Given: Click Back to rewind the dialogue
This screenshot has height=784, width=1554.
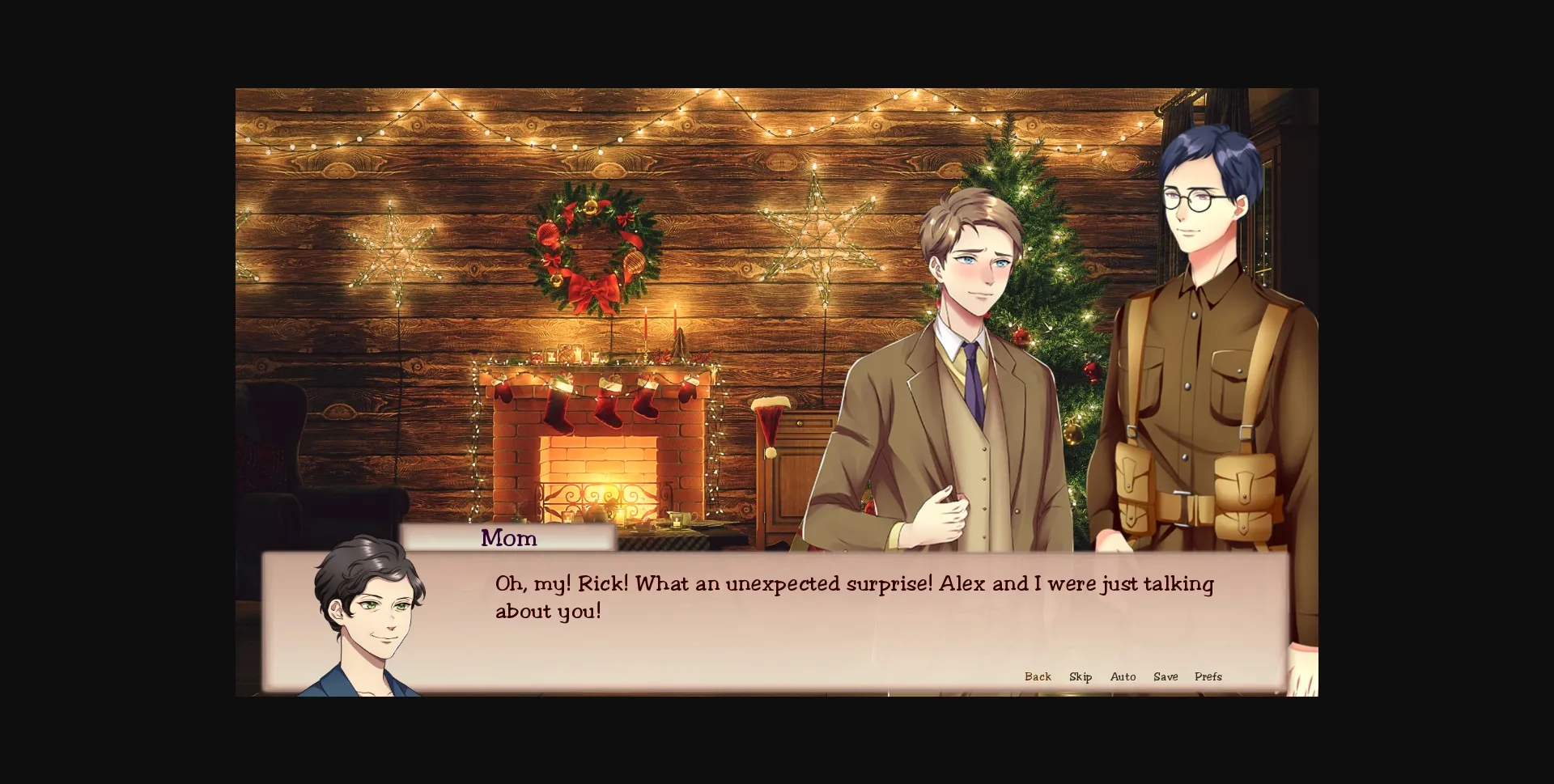Looking at the screenshot, I should (1037, 676).
